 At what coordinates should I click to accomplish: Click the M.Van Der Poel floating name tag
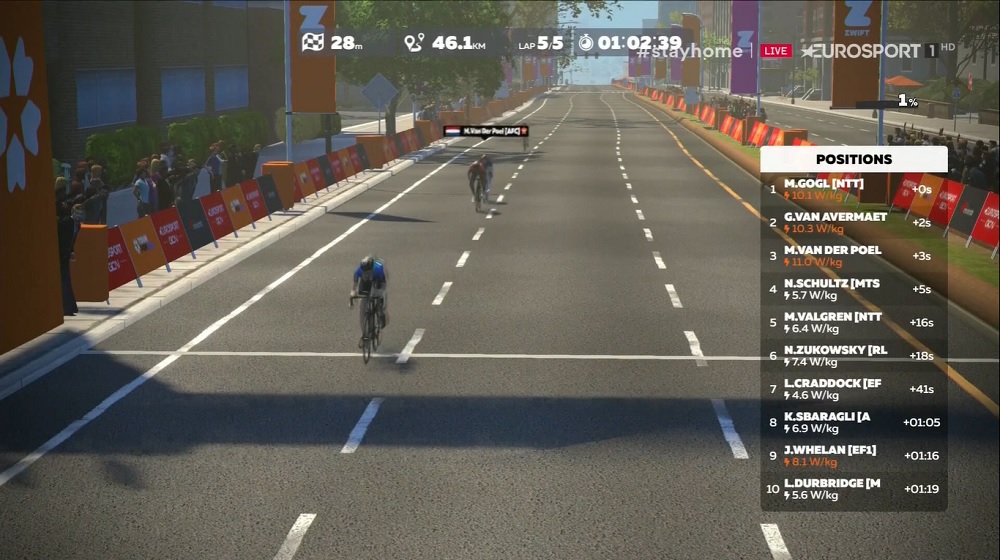(485, 131)
